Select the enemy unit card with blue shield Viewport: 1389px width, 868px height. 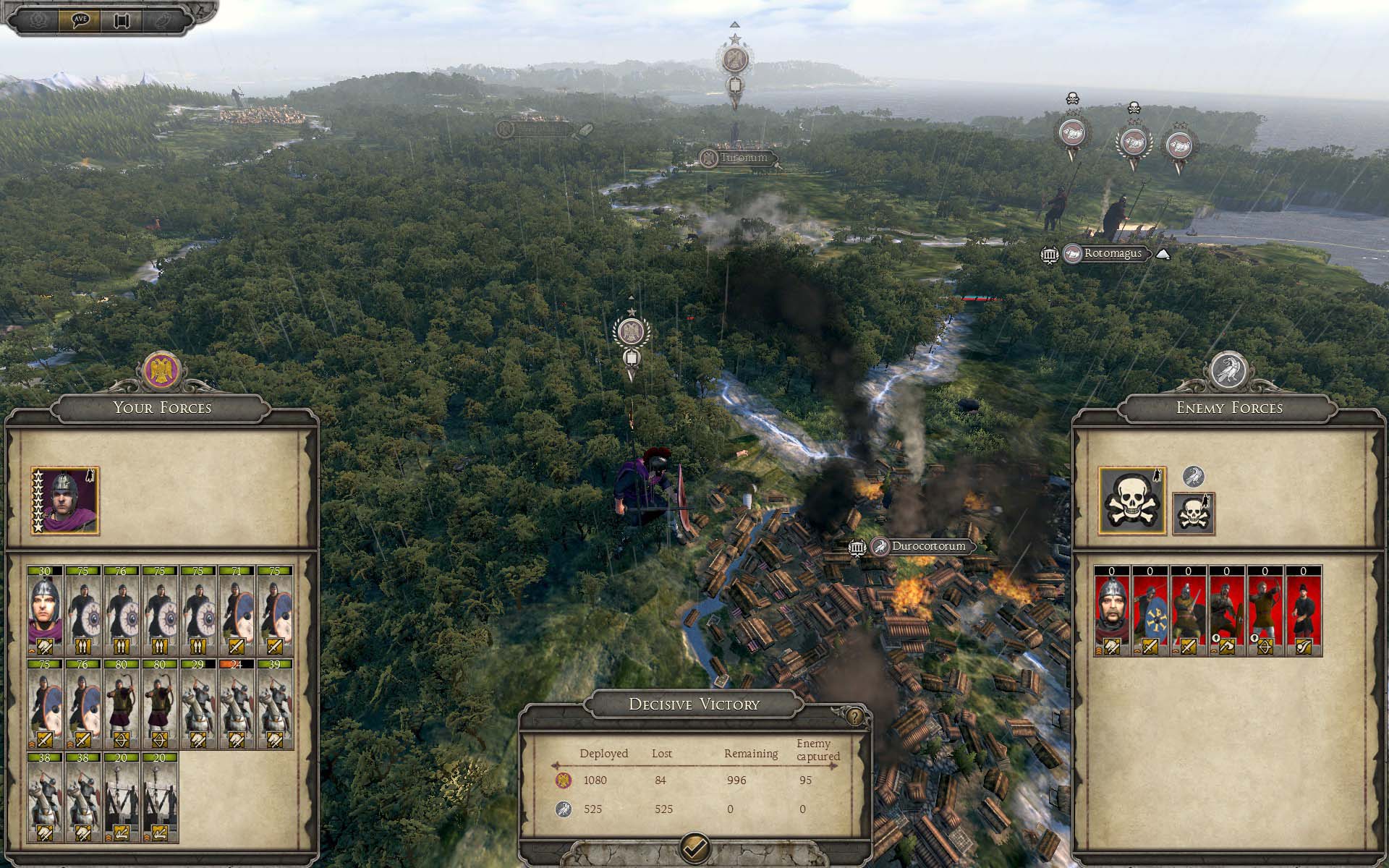point(1150,611)
